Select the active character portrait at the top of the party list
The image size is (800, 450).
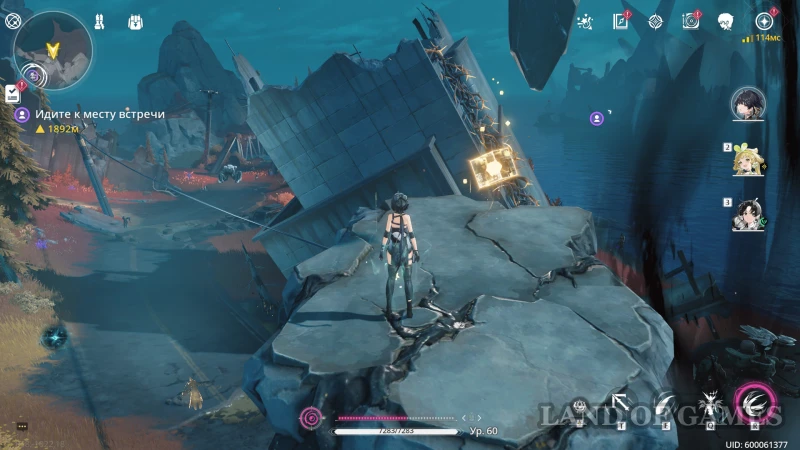(x=746, y=104)
